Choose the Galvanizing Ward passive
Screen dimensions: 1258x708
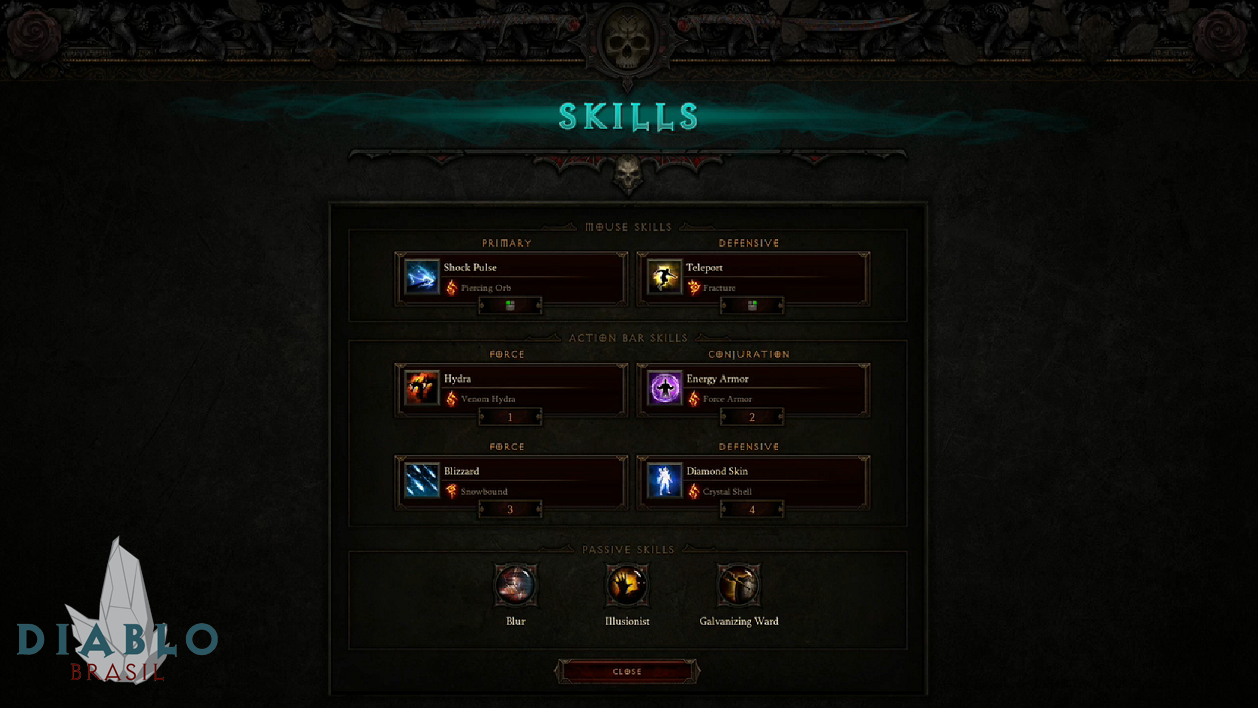738,586
